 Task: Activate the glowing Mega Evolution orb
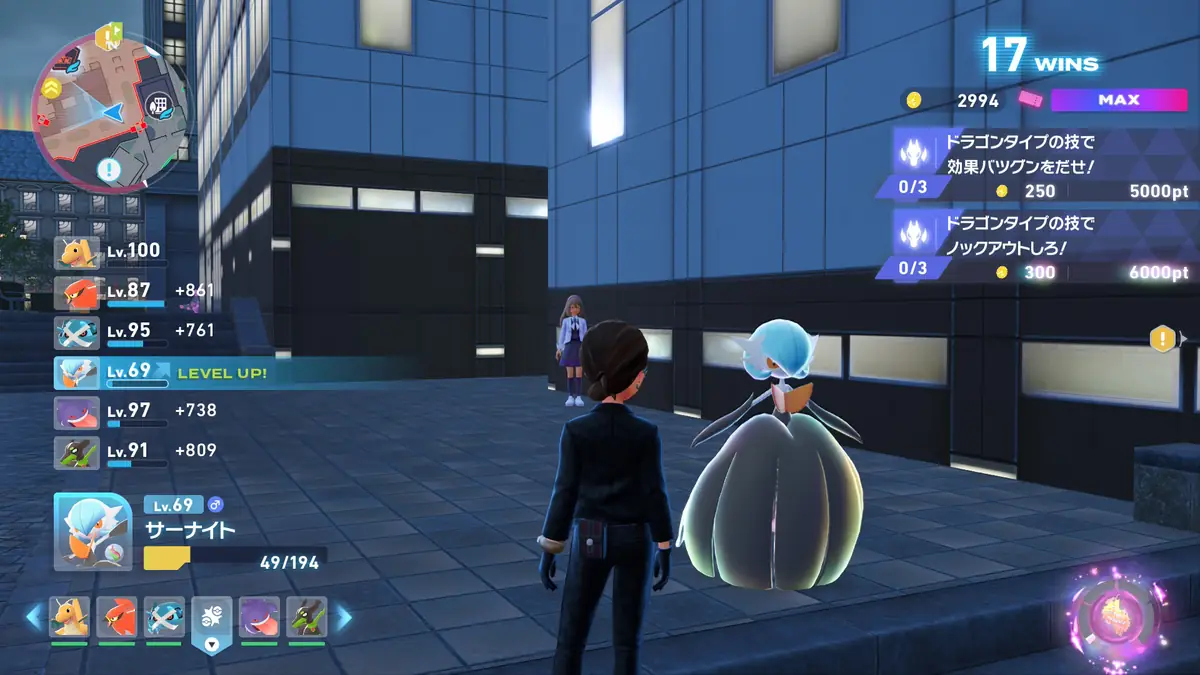point(1115,615)
